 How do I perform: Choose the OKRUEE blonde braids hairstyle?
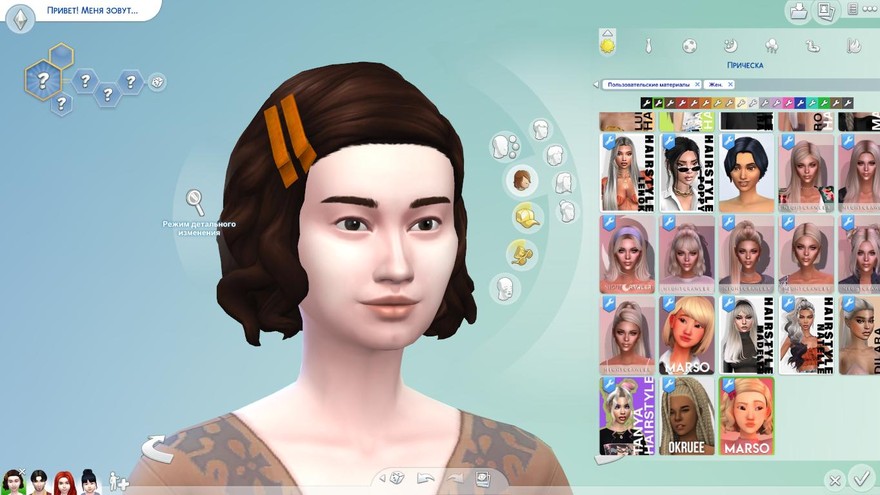[x=688, y=415]
